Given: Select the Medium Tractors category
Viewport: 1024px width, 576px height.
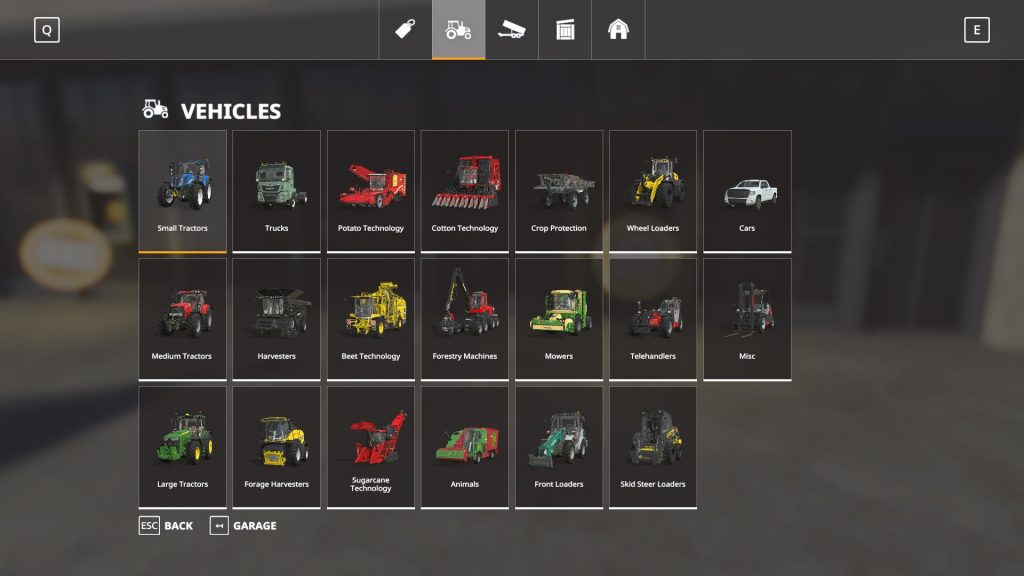Looking at the screenshot, I should pos(182,318).
